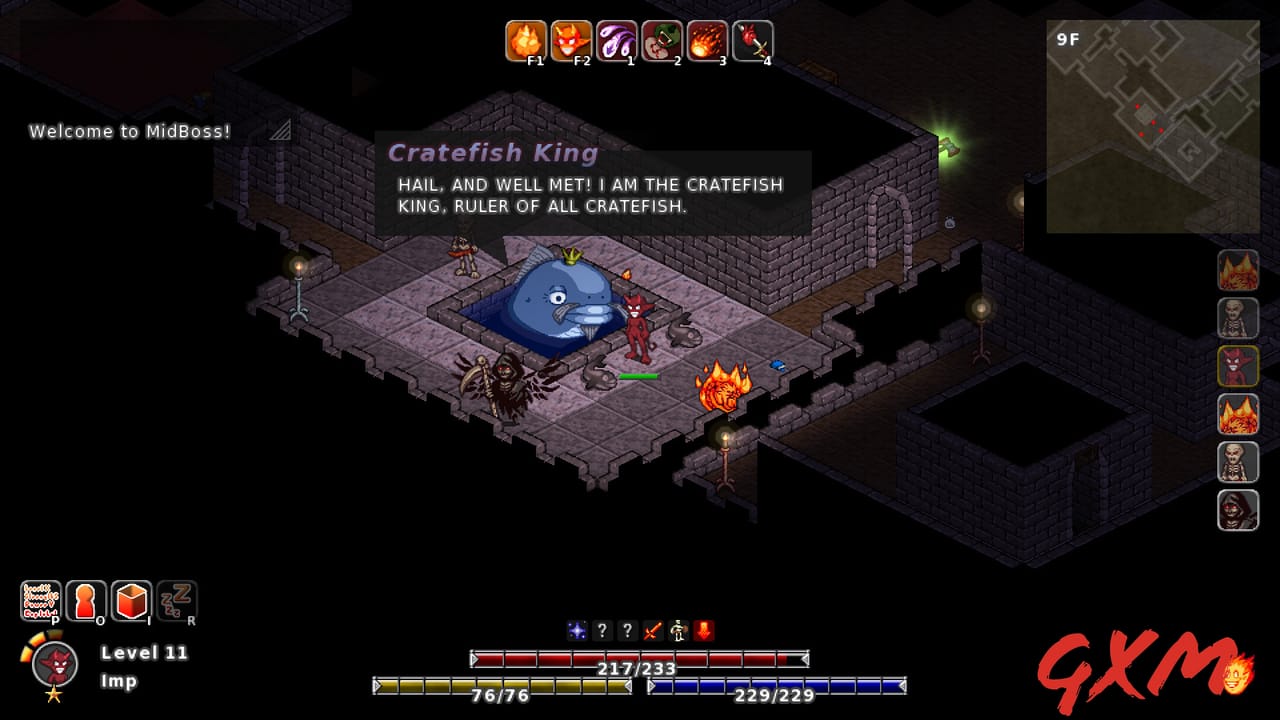Inspect the red downward-arrow debuff icon

pos(701,630)
